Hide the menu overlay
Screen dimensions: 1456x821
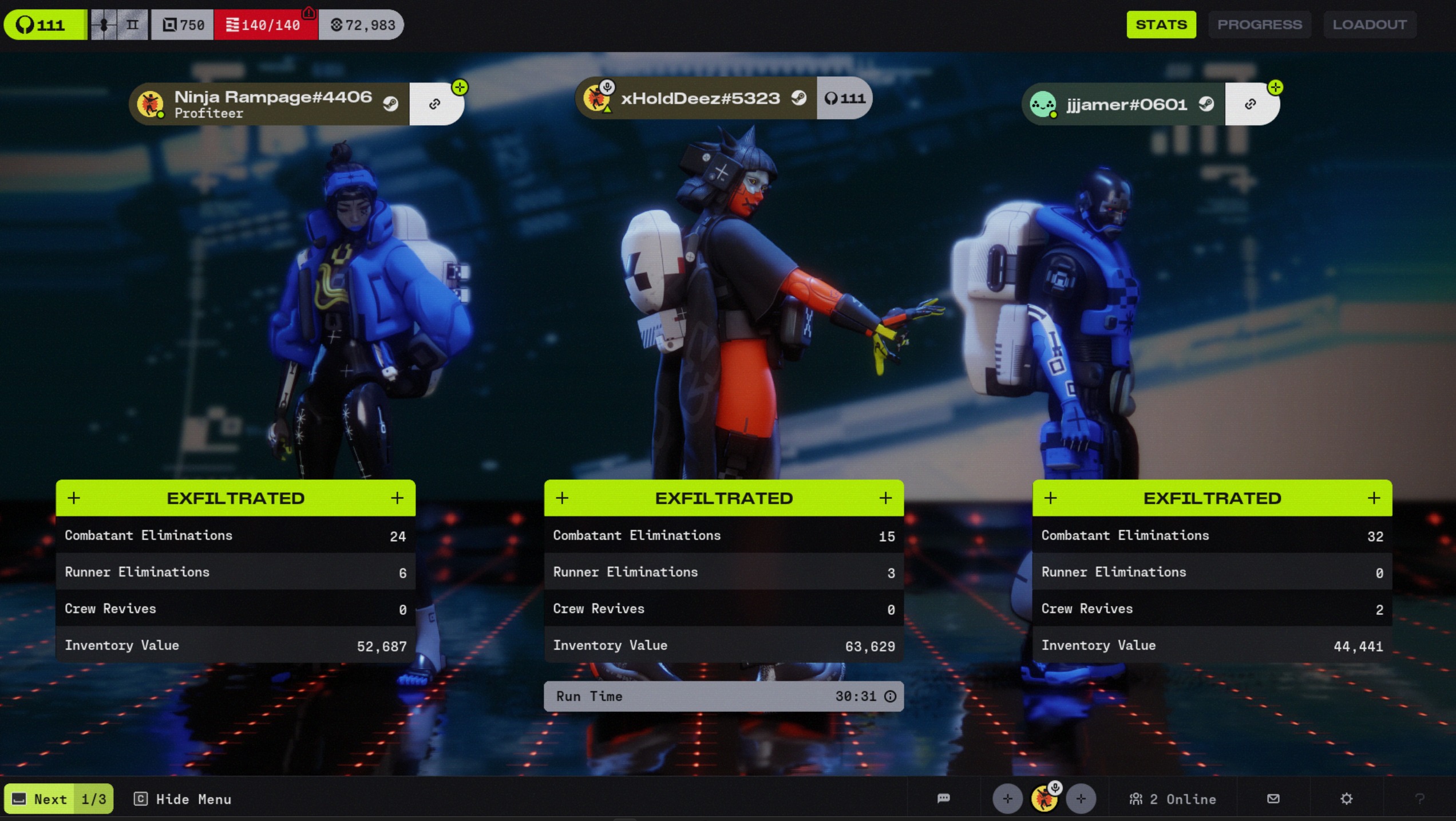click(x=183, y=799)
